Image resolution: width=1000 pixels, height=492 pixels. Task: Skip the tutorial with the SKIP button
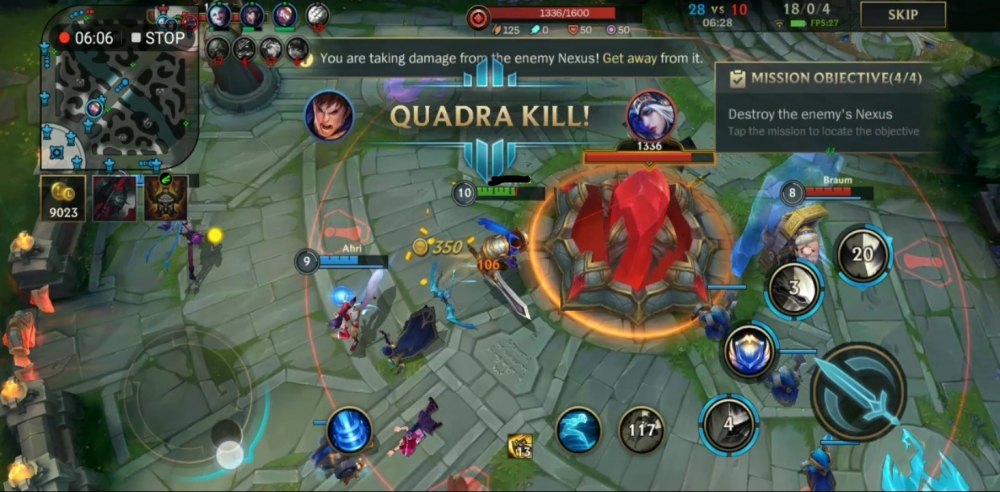(x=903, y=15)
